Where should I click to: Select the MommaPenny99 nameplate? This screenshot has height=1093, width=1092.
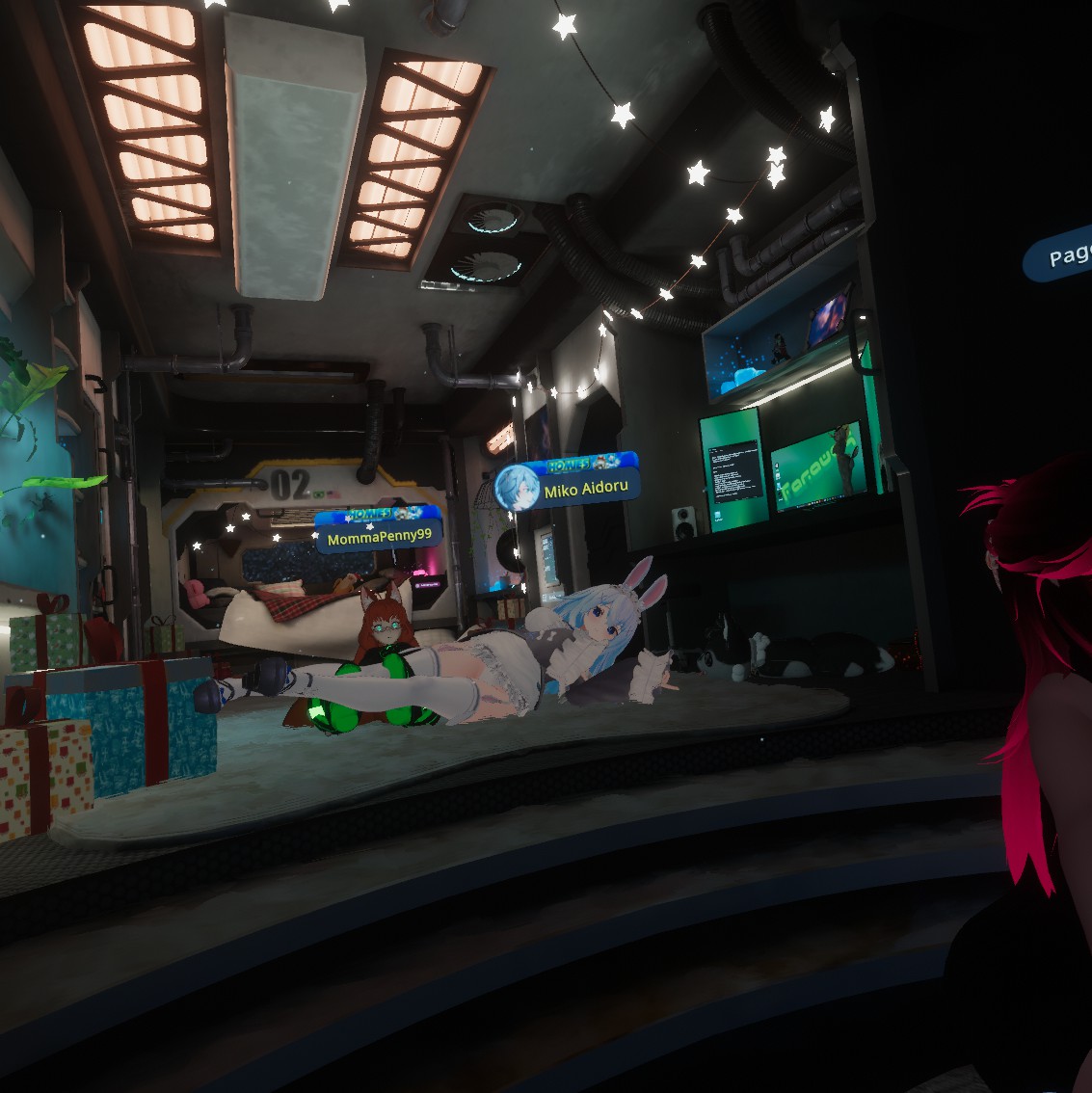pos(379,537)
